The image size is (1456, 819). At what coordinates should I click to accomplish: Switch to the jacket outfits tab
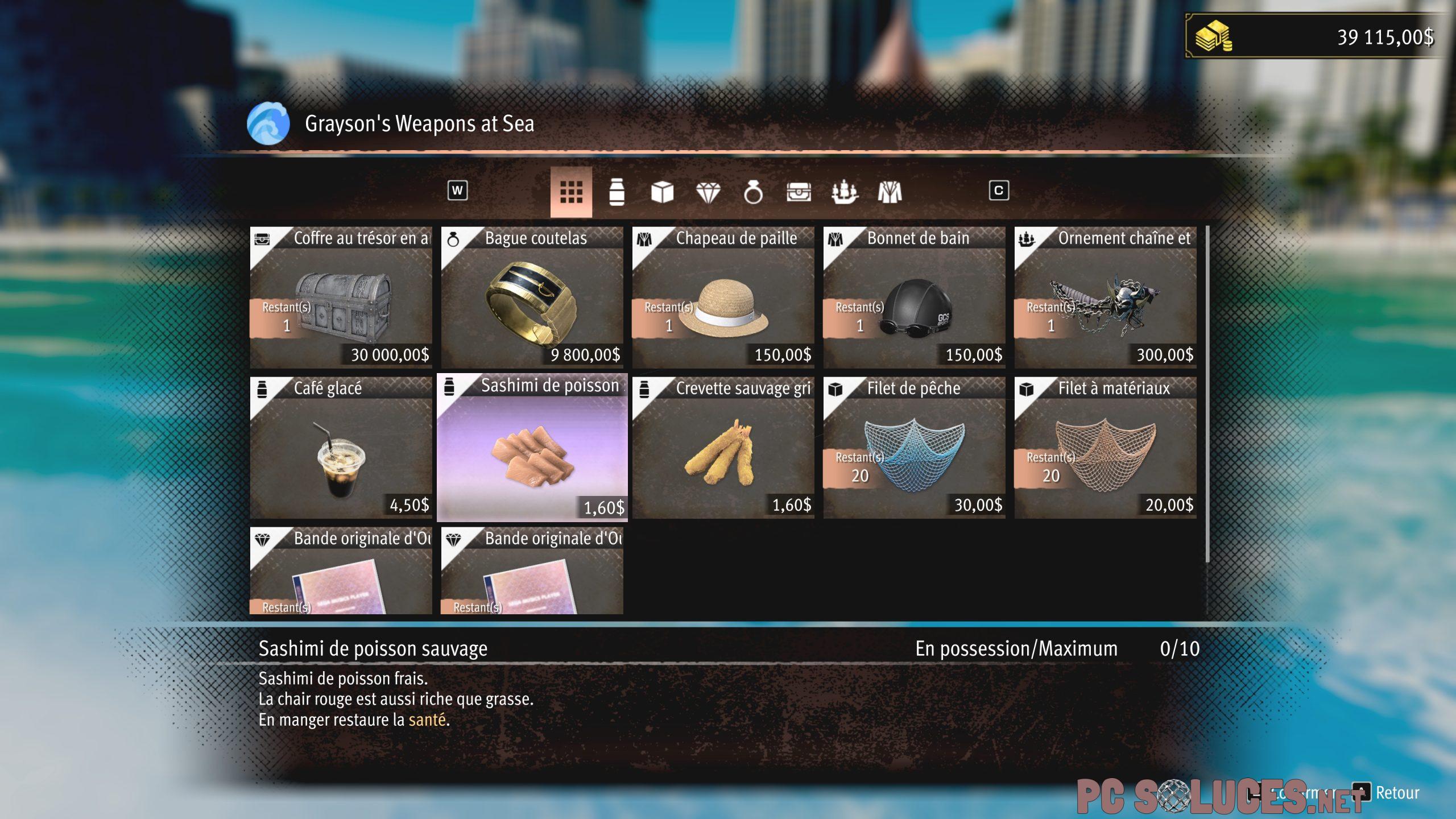point(890,192)
